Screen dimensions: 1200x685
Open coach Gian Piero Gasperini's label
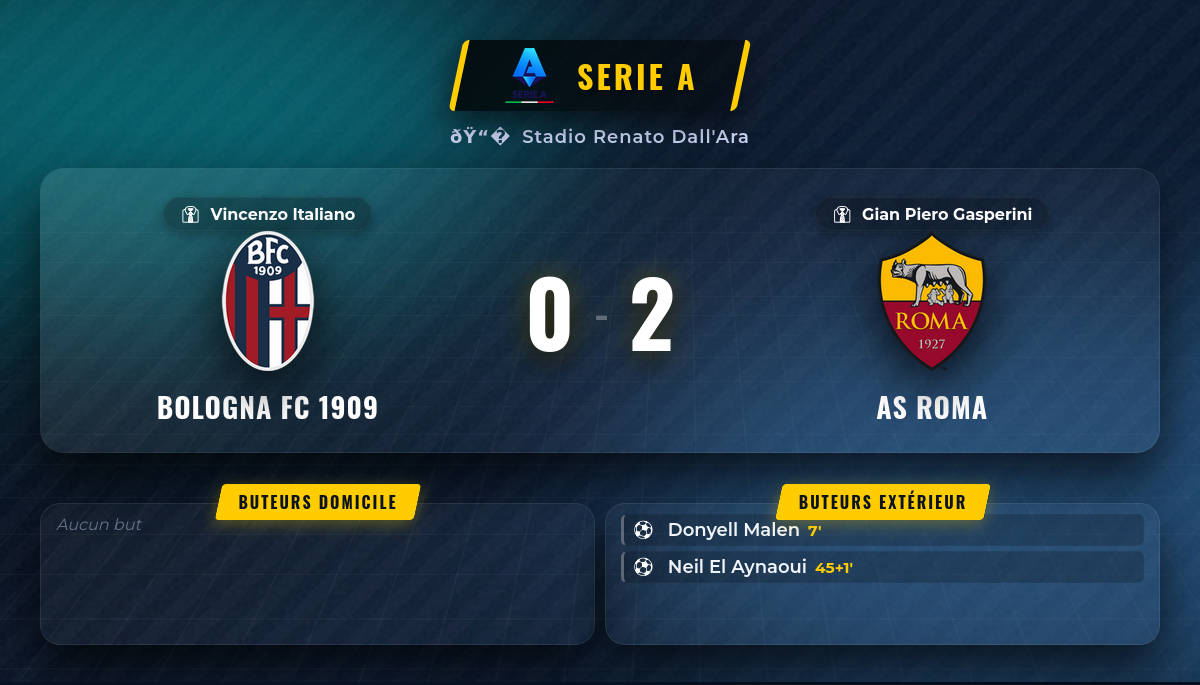tap(932, 214)
